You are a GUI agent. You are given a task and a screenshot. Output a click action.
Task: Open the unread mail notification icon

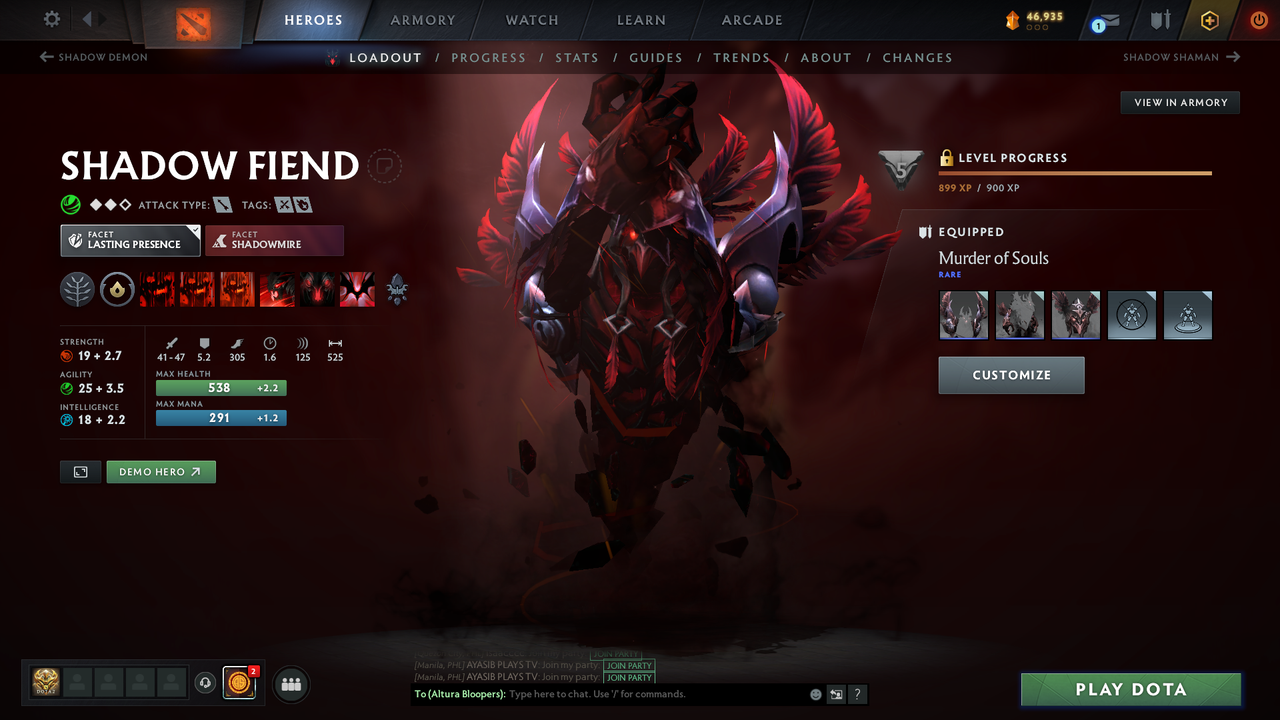1103,19
